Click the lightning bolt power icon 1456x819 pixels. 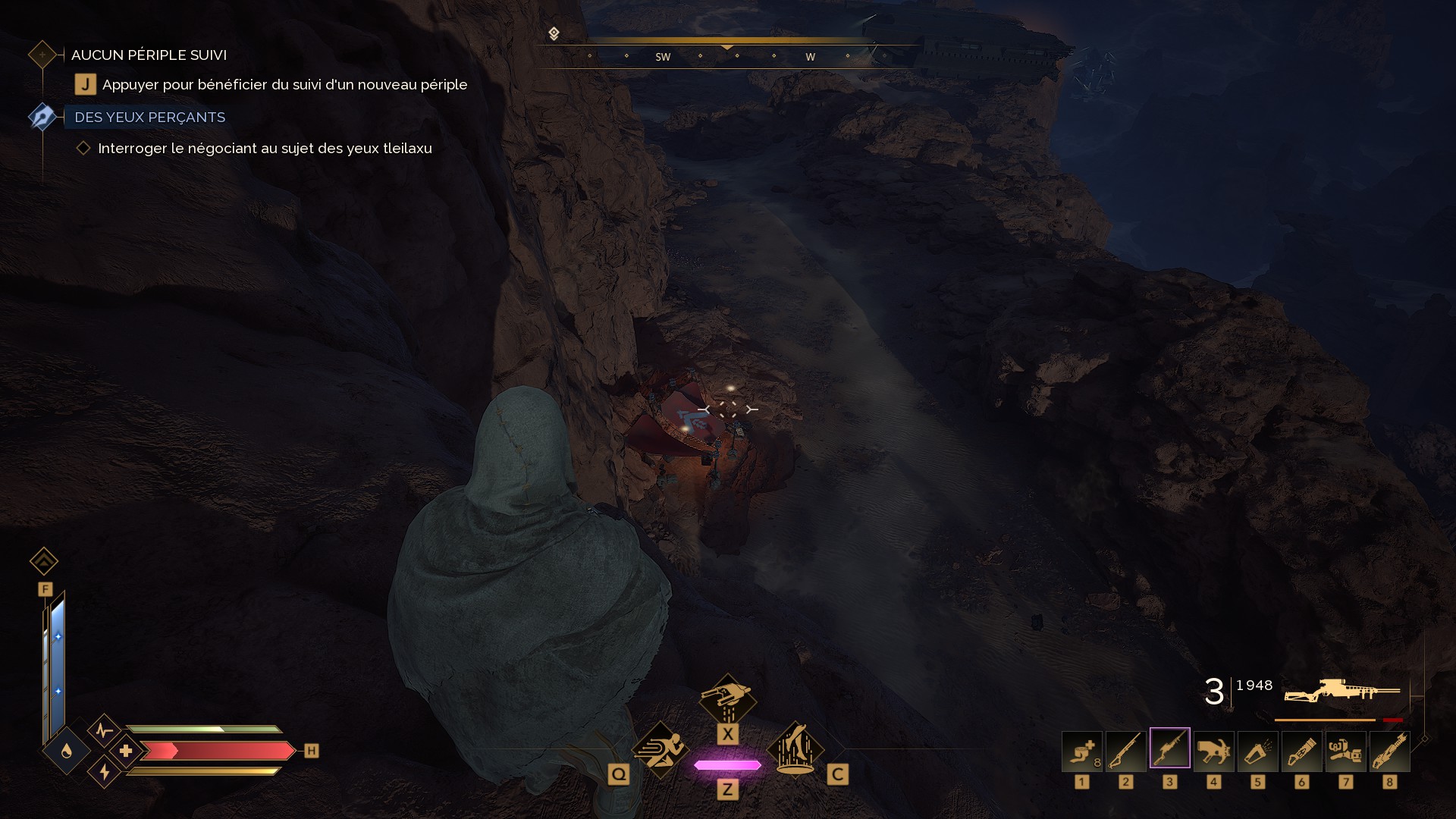[x=104, y=772]
